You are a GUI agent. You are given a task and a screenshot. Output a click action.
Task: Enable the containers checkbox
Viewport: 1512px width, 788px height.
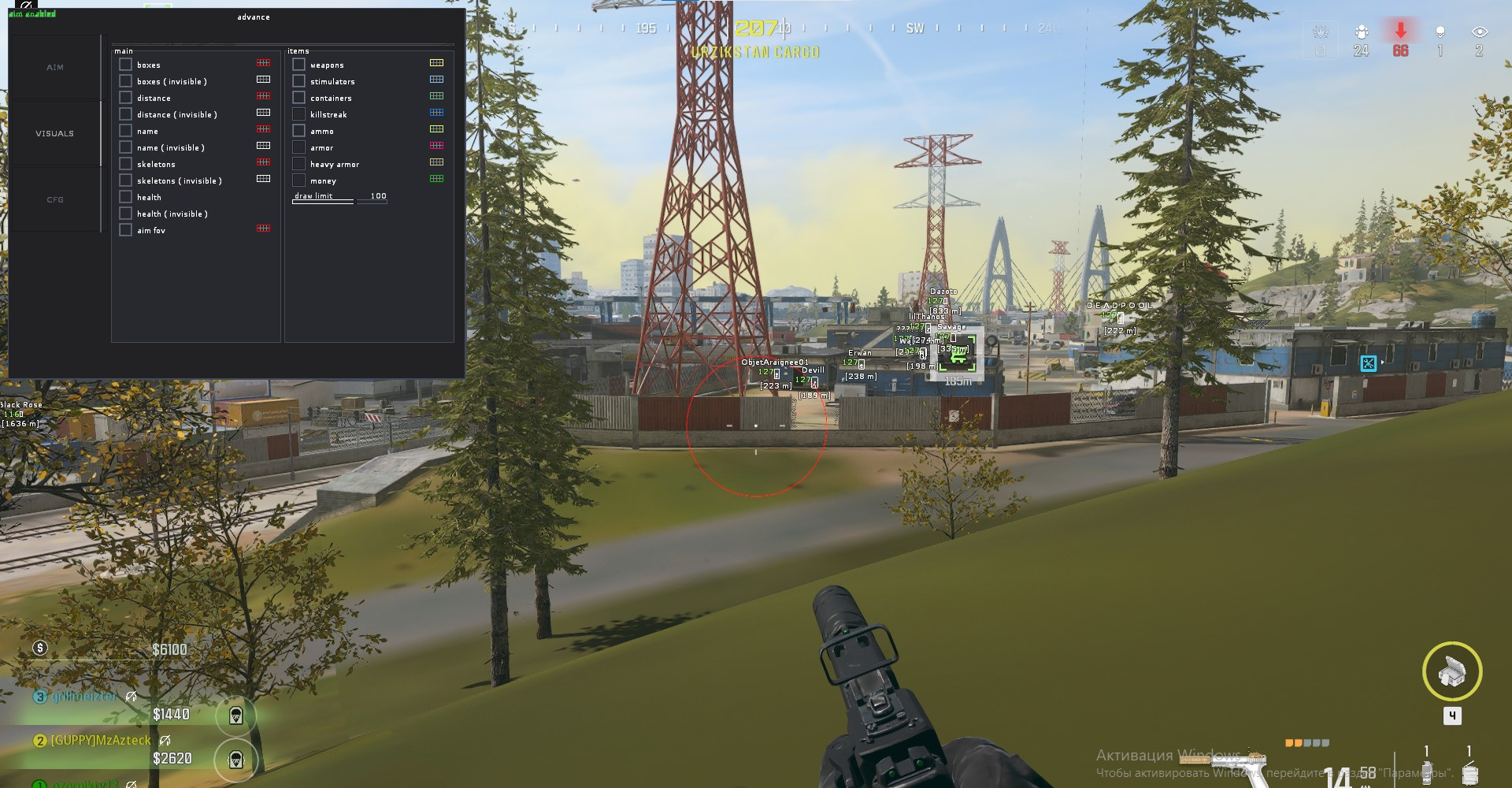pyautogui.click(x=298, y=98)
